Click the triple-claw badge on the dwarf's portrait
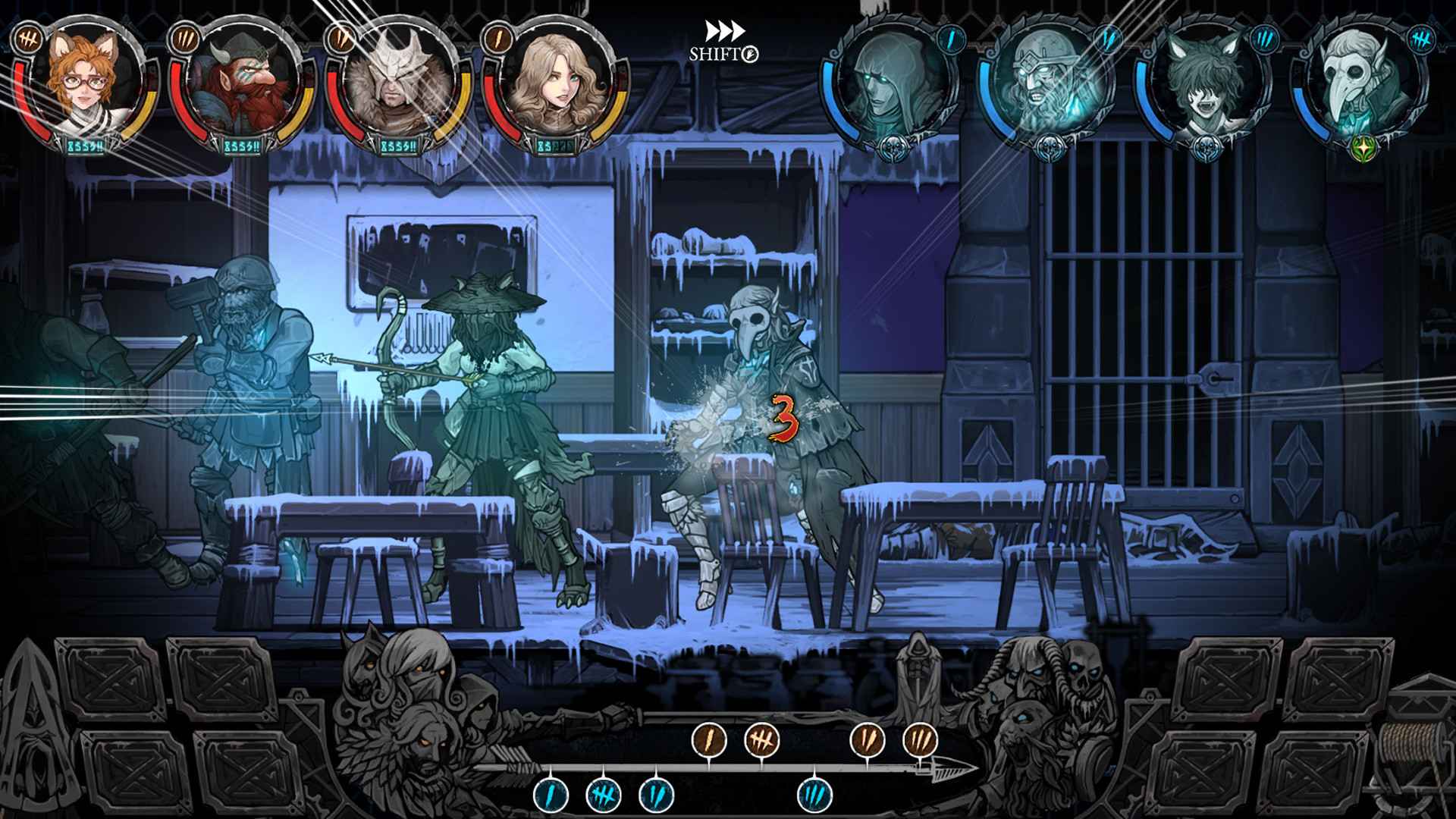 point(185,40)
